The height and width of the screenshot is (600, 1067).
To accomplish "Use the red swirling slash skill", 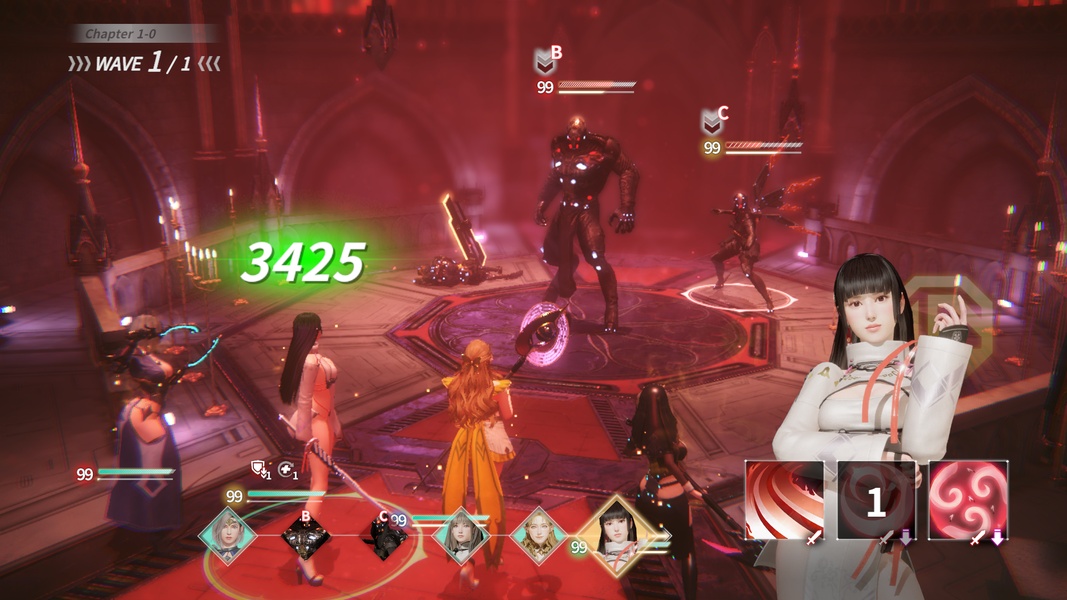I will (784, 500).
